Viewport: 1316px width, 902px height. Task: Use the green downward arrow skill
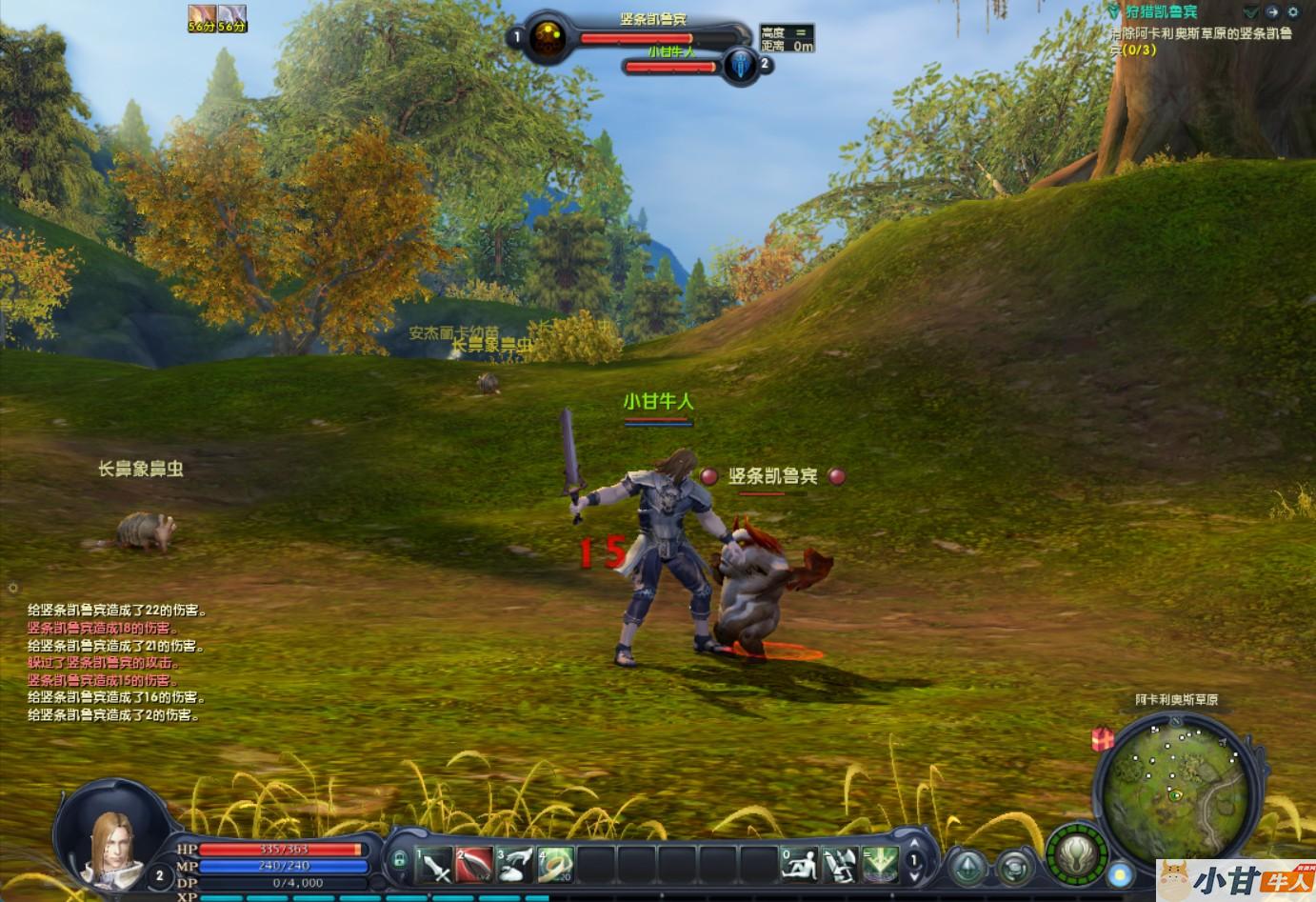tap(880, 863)
